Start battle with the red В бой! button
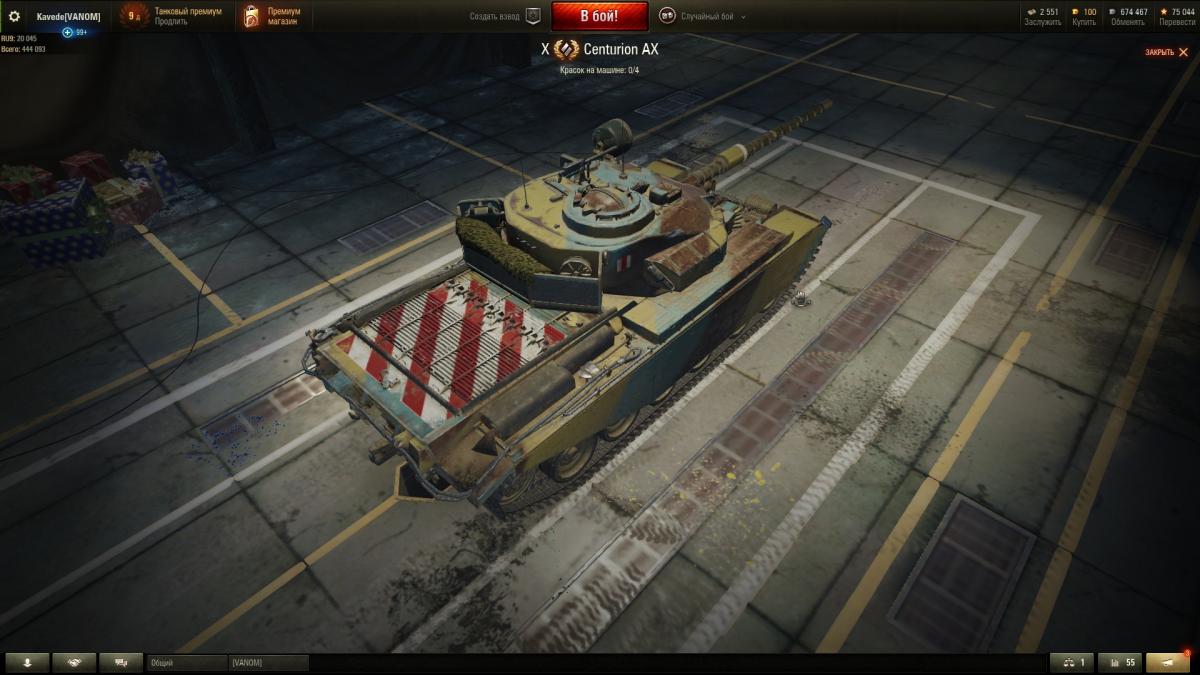Screen dimensions: 1200x675 pyautogui.click(x=599, y=16)
